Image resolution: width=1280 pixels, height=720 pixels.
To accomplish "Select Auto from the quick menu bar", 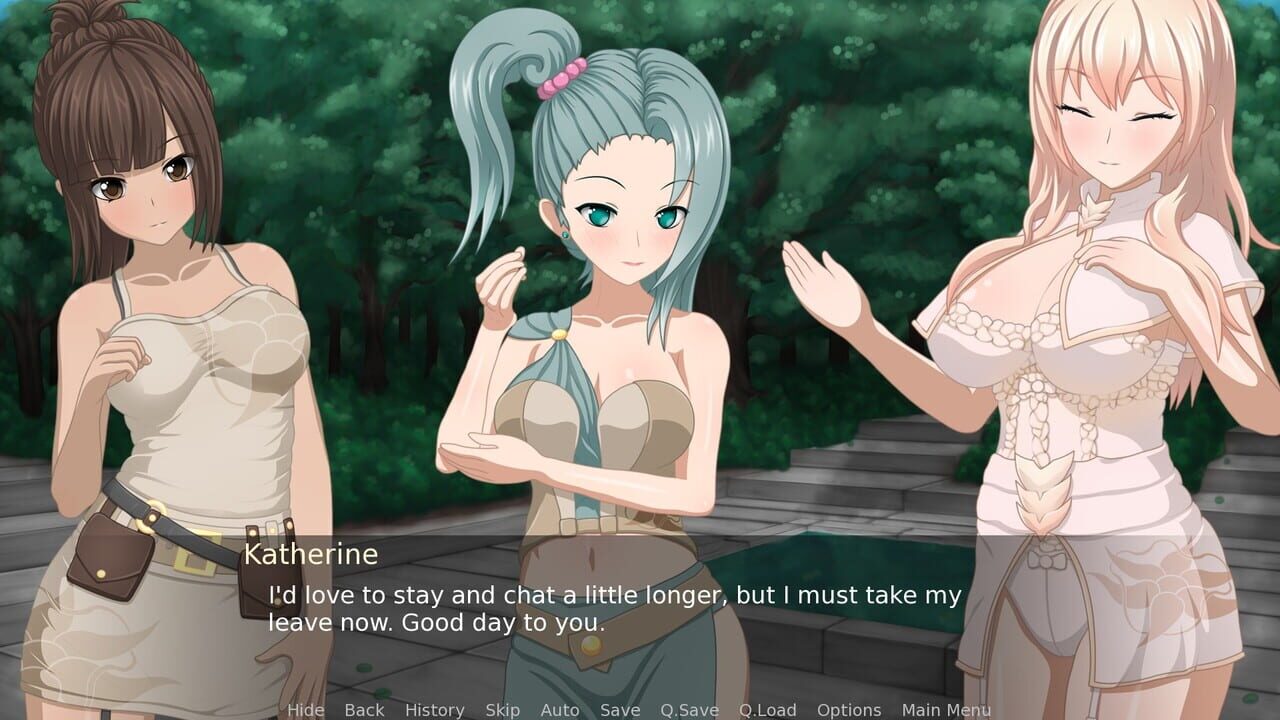I will click(x=559, y=710).
